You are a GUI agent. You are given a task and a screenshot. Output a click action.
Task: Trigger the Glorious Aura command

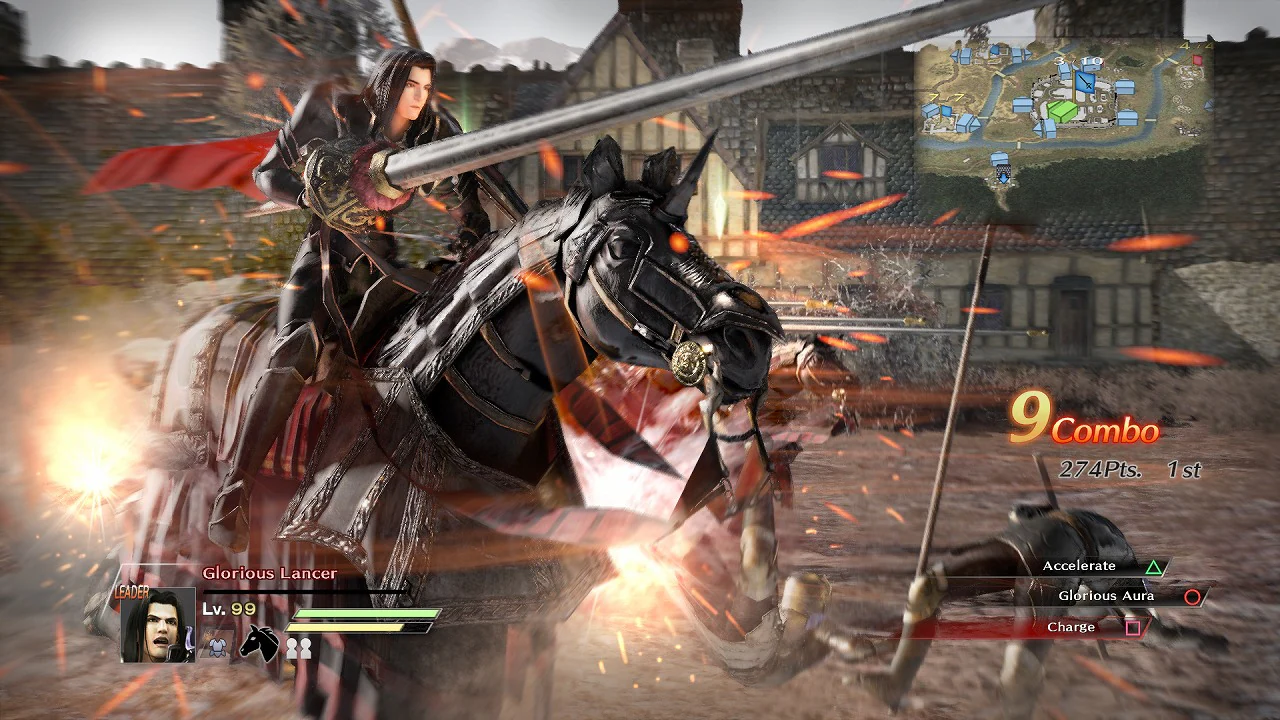1107,595
